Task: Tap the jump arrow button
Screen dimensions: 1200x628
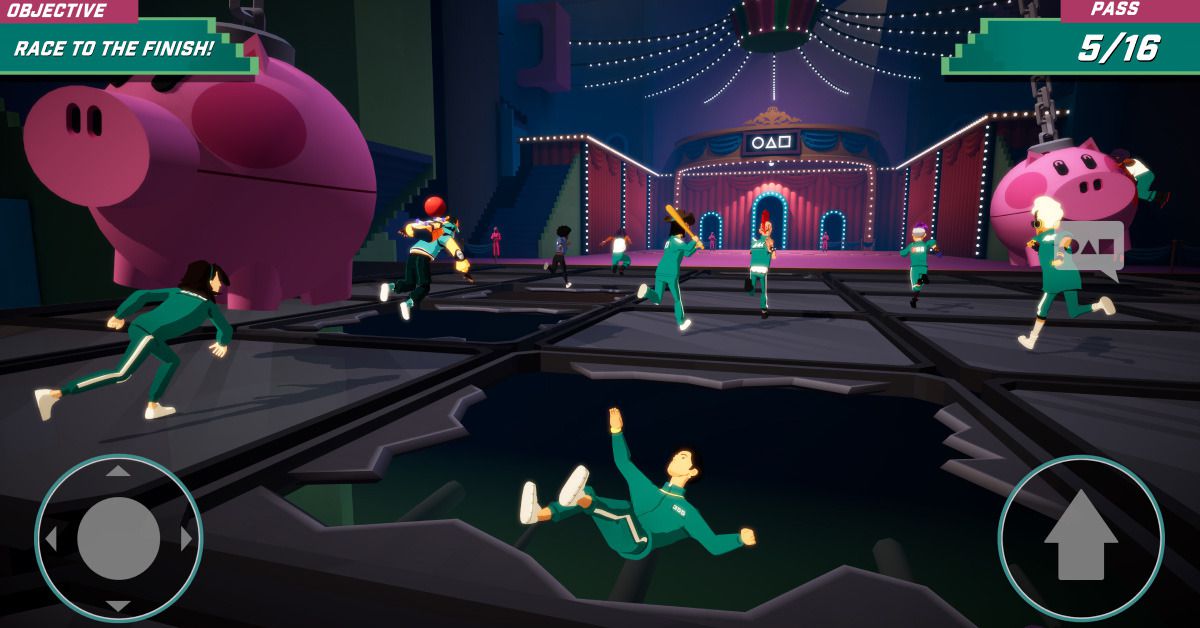Action: [x=1080, y=538]
